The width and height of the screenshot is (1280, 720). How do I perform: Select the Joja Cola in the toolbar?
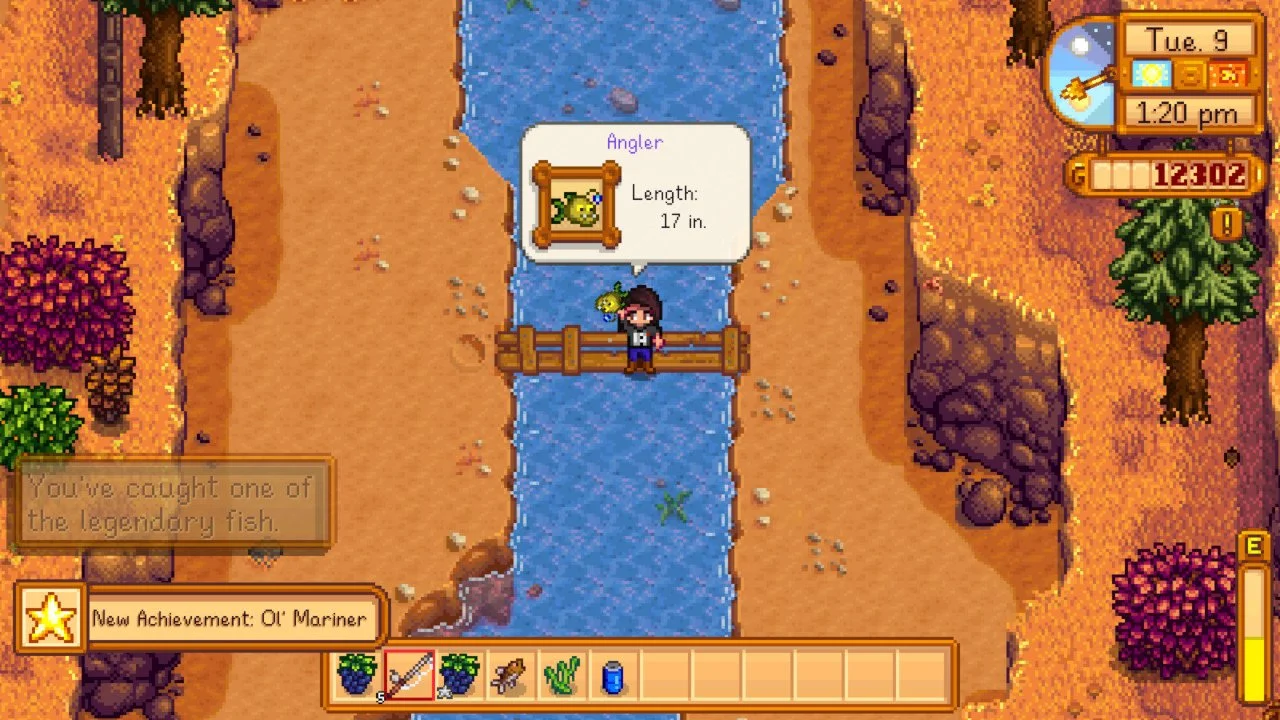(612, 676)
